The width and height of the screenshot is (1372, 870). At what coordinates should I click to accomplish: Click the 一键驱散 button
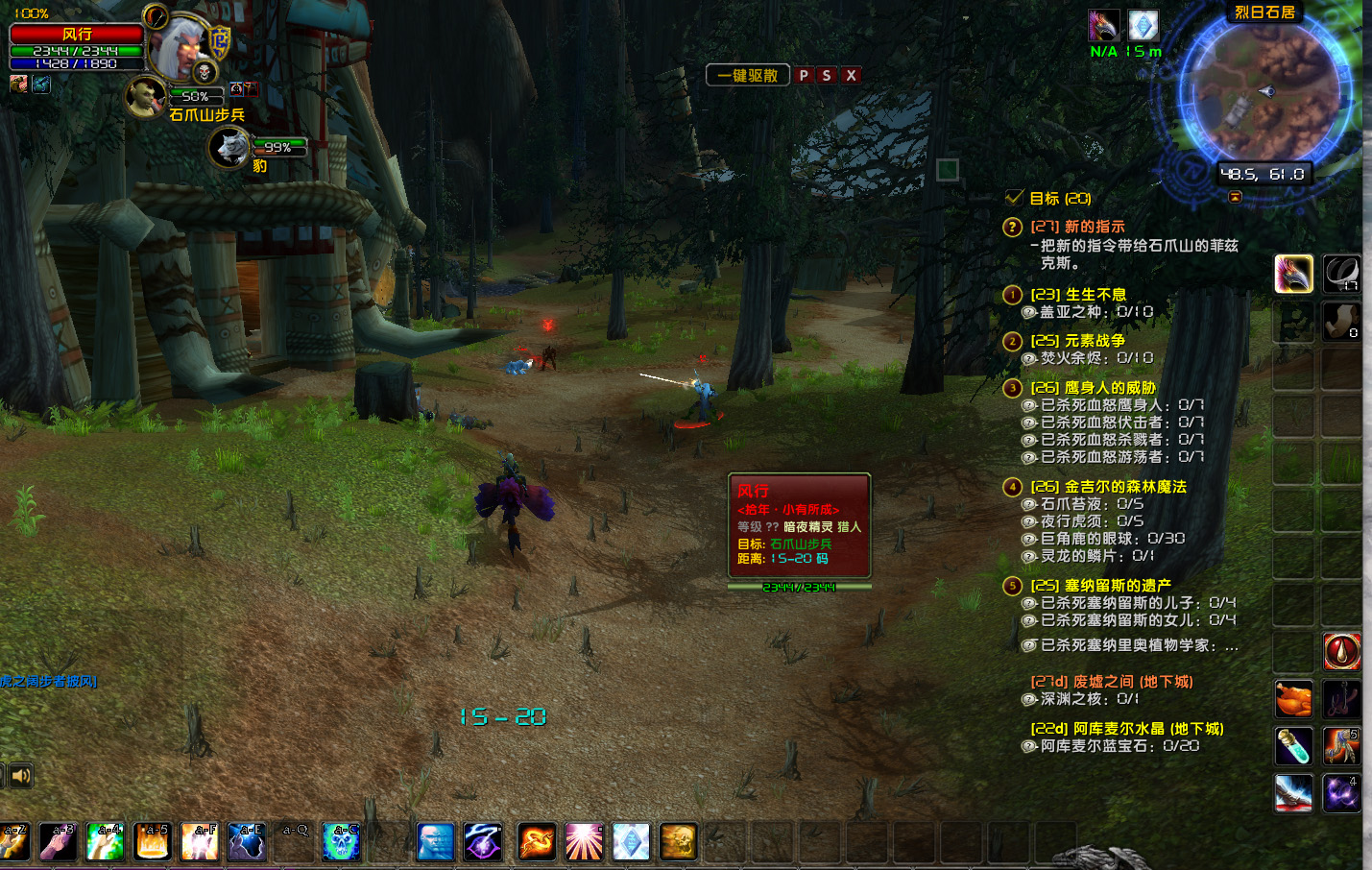[748, 75]
